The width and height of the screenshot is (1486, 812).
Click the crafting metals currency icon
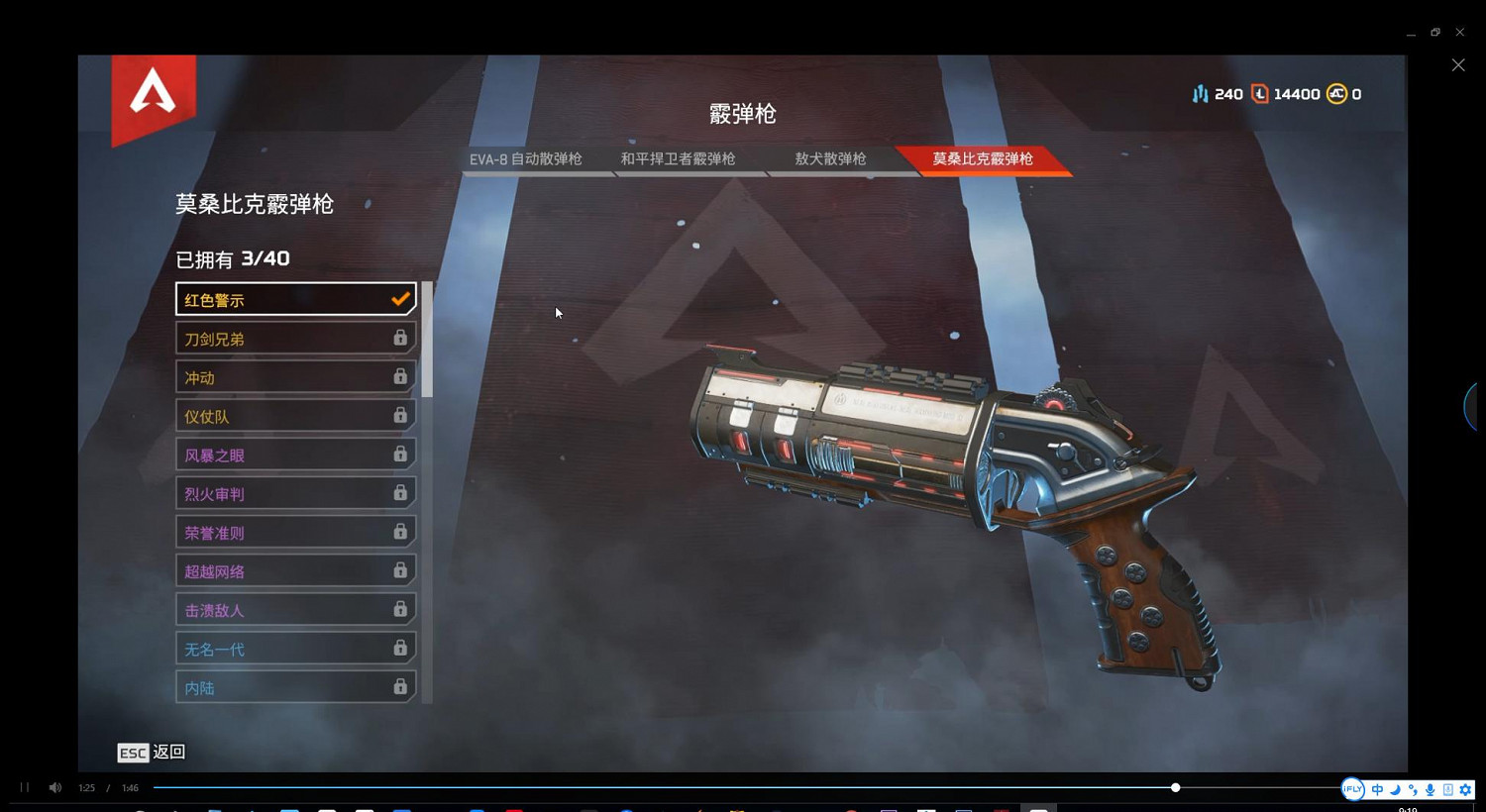[x=1201, y=93]
